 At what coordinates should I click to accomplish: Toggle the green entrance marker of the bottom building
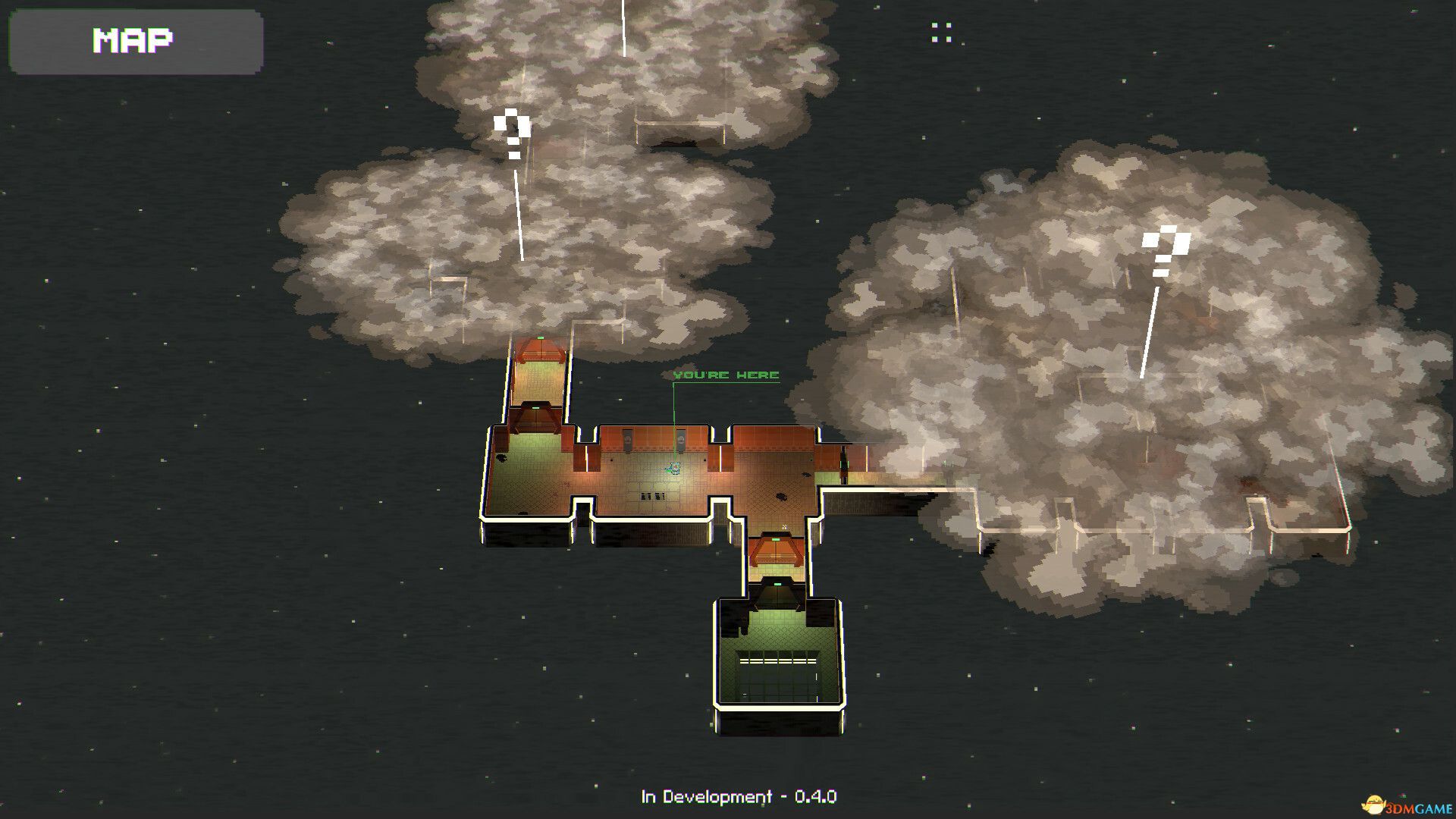pyautogui.click(x=778, y=584)
